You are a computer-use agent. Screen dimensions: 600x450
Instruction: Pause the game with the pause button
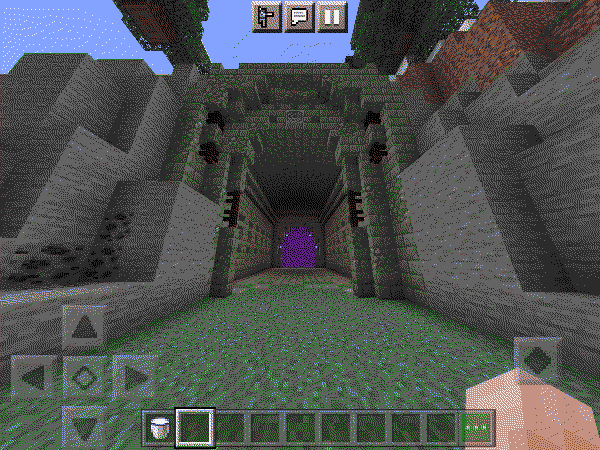click(x=331, y=17)
